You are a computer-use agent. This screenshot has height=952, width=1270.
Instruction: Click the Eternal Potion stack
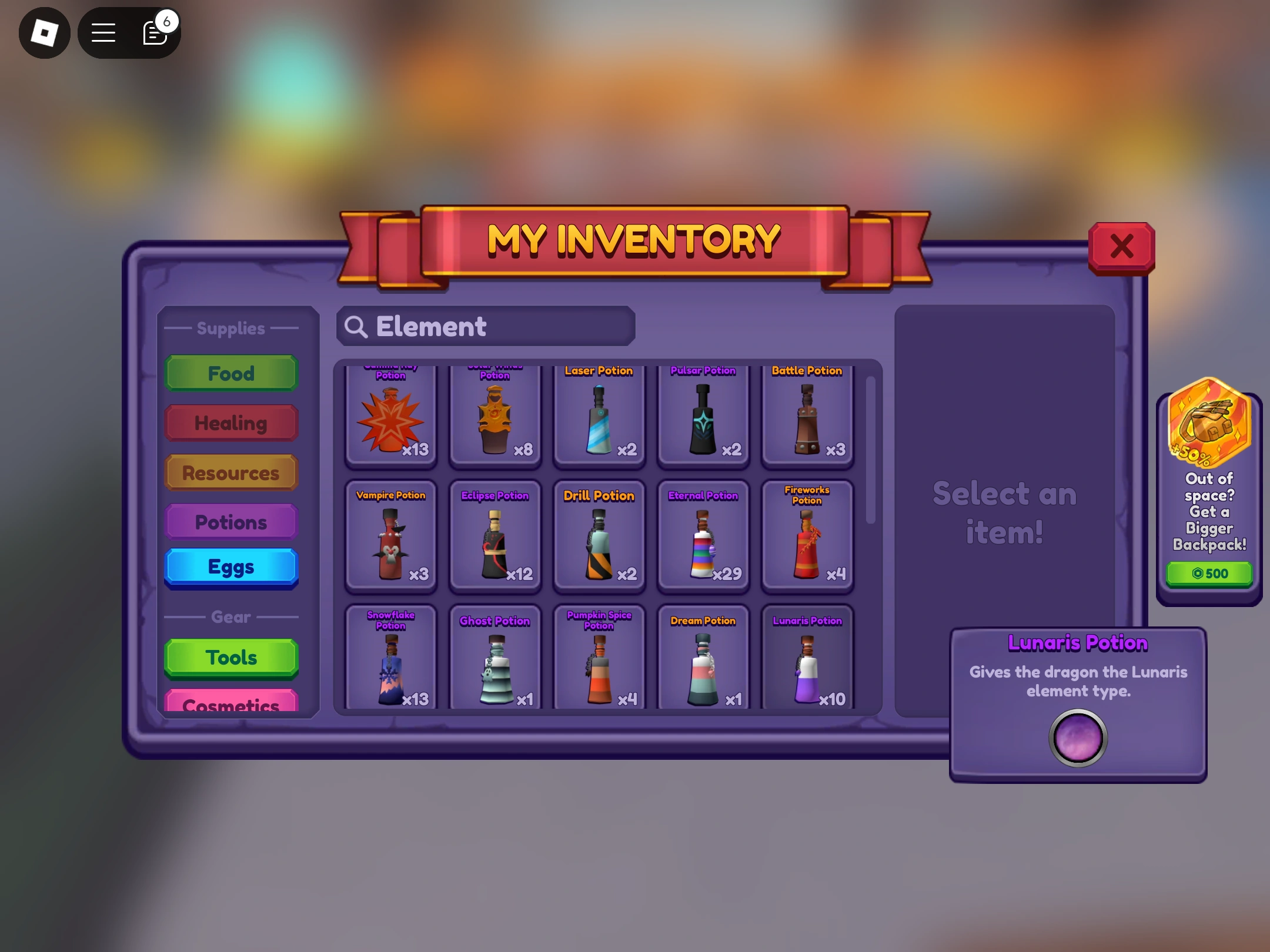click(703, 538)
